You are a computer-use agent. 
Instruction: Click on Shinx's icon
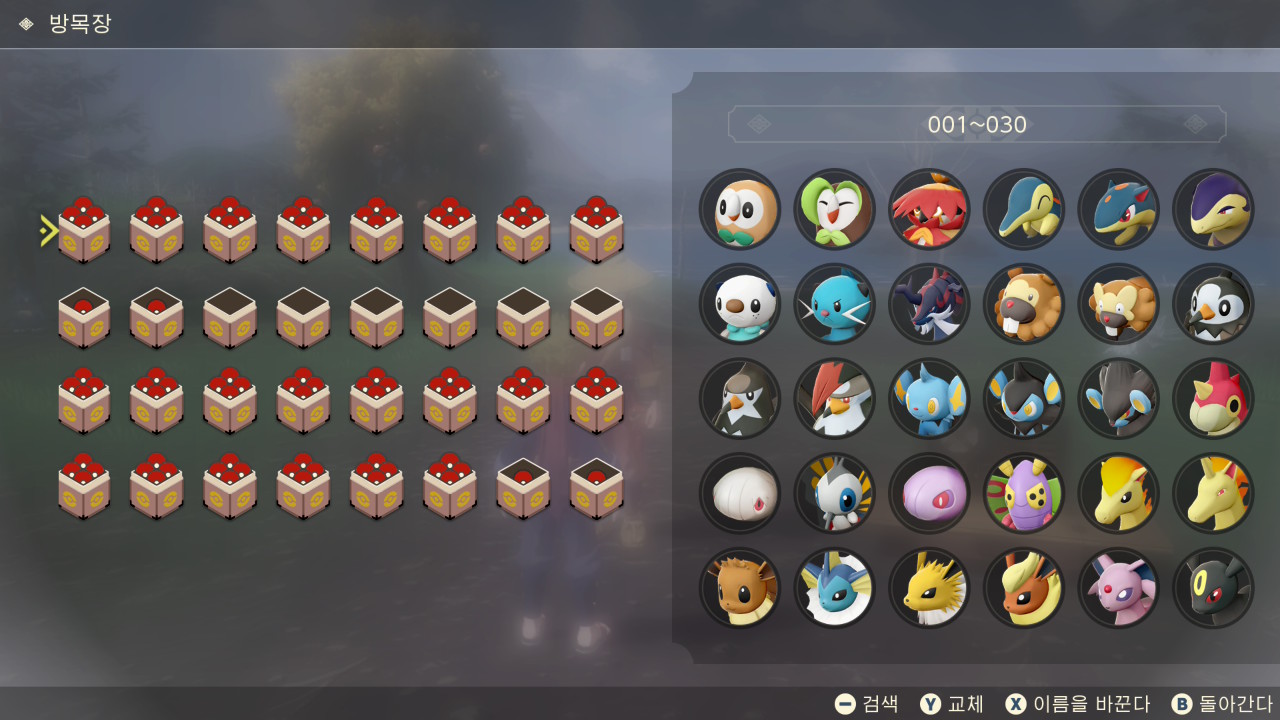click(929, 399)
